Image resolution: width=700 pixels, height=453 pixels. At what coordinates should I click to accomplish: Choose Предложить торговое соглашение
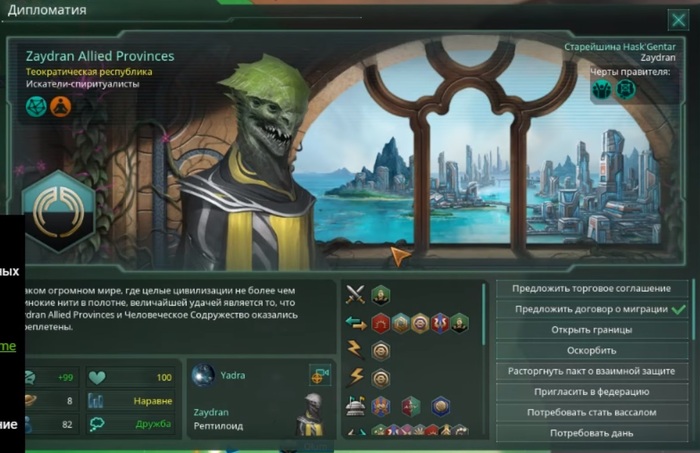(591, 289)
